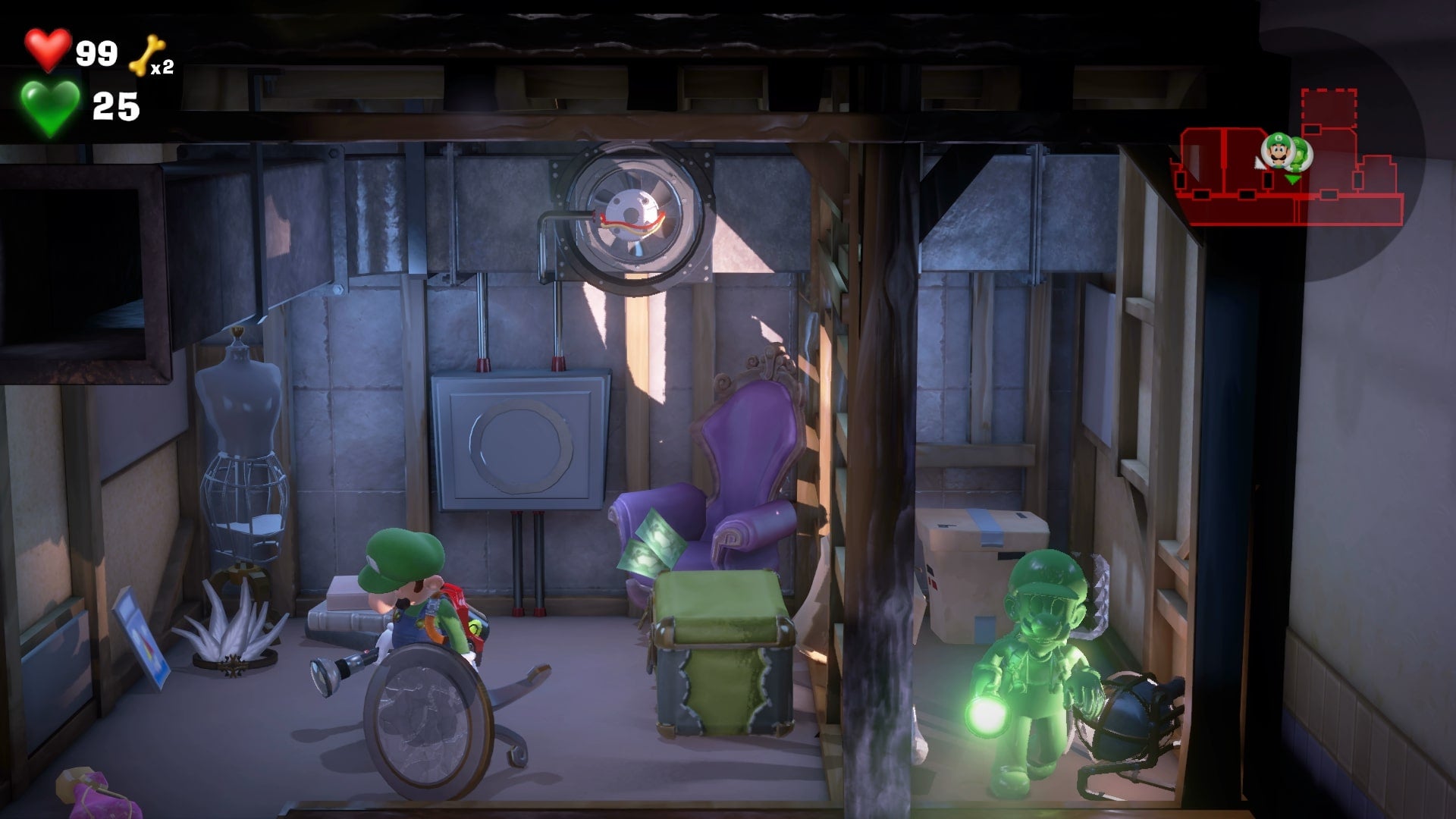Viewport: 1456px width, 819px height.
Task: Click the 99 health counter number
Action: click(96, 52)
